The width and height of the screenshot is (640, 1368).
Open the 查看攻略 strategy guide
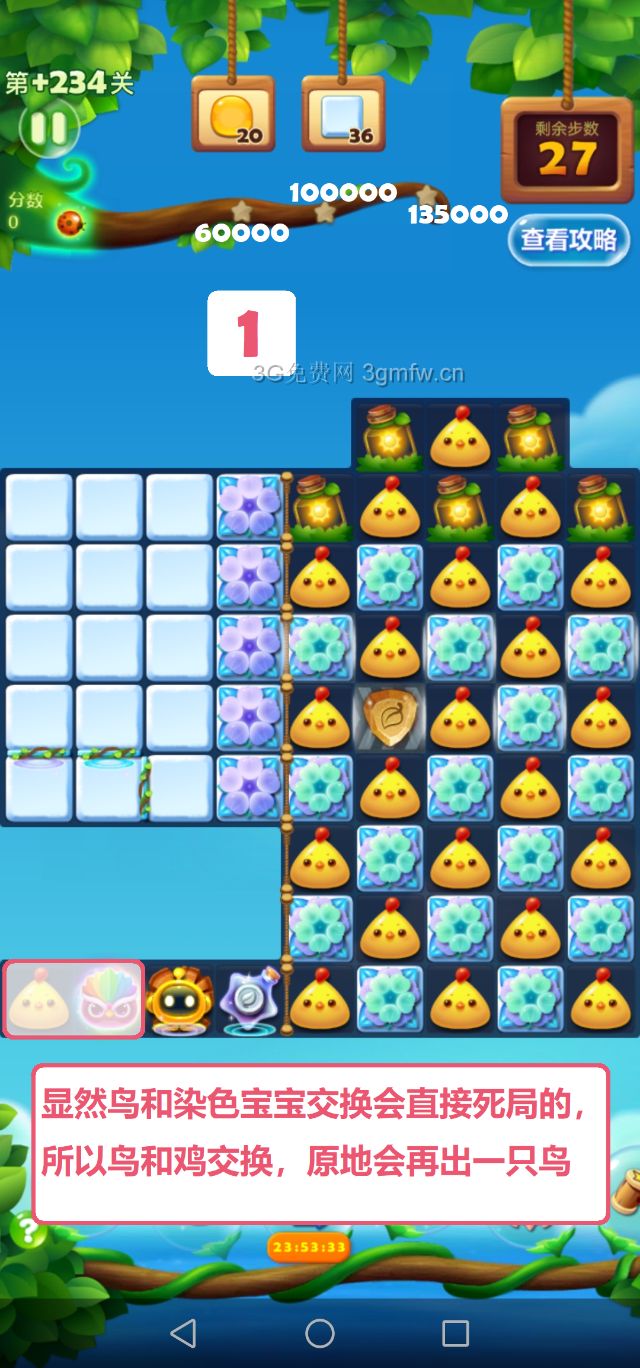(568, 240)
